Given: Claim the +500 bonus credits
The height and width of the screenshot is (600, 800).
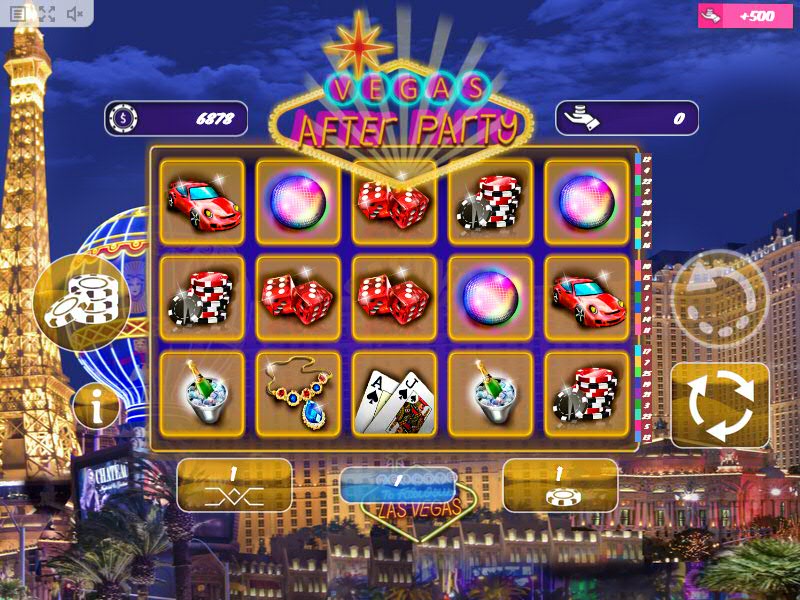Looking at the screenshot, I should pyautogui.click(x=748, y=16).
